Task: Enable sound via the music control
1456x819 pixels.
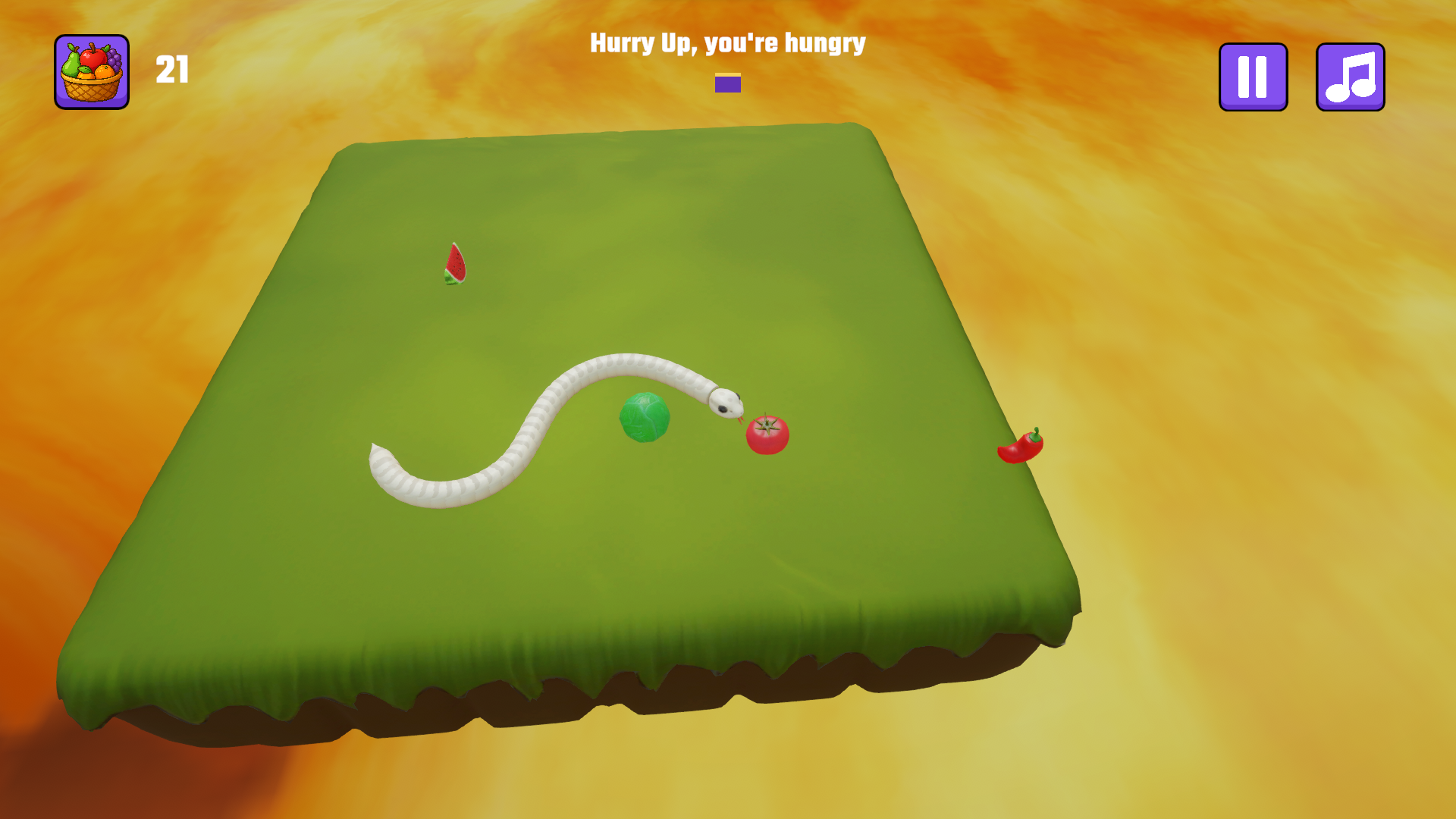Action: (x=1351, y=76)
